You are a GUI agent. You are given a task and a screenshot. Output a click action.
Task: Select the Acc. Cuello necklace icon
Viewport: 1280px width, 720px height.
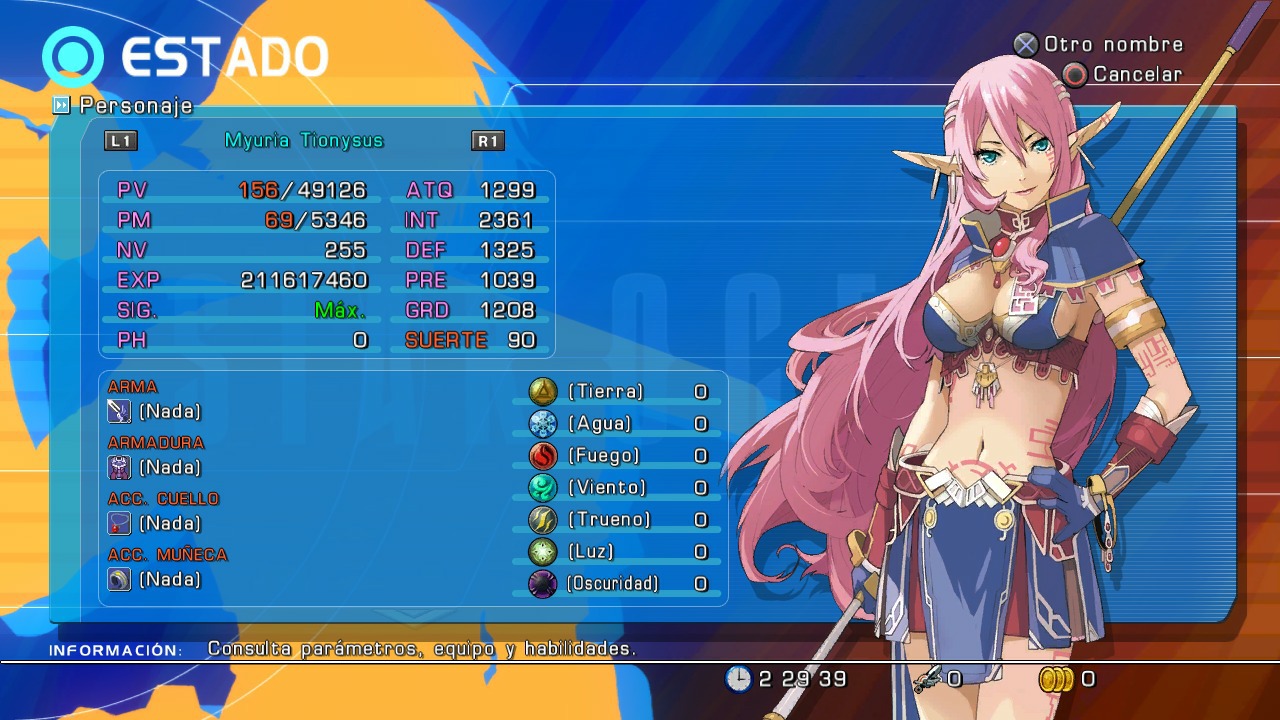[x=119, y=522]
